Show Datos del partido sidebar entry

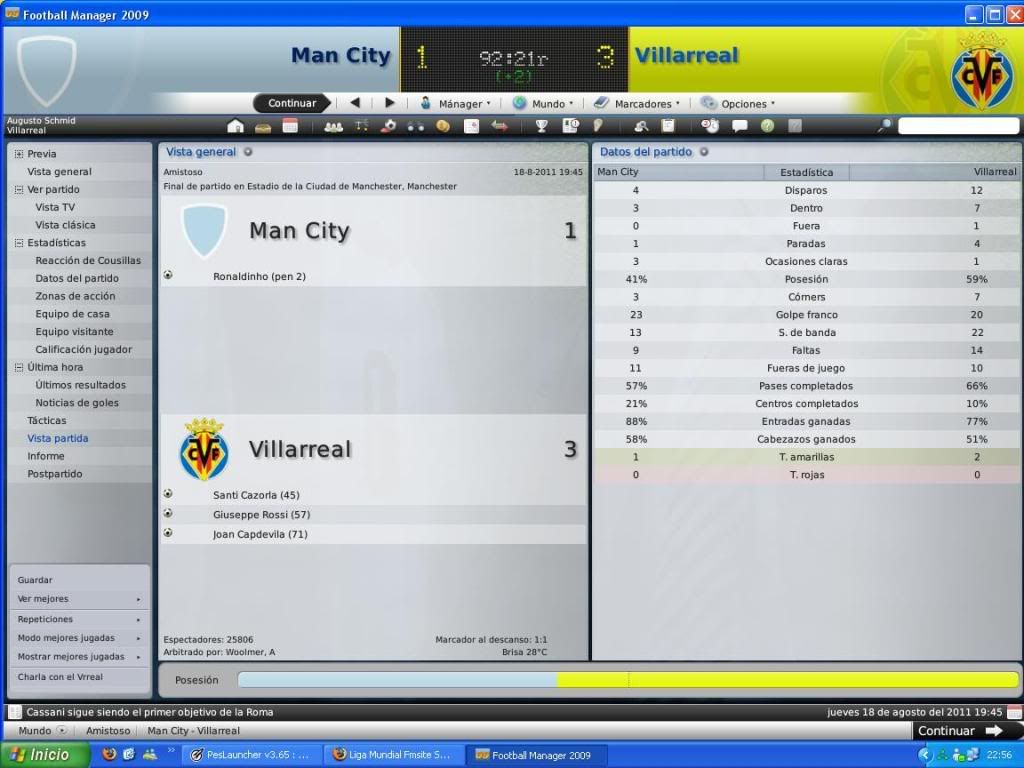tap(77, 278)
